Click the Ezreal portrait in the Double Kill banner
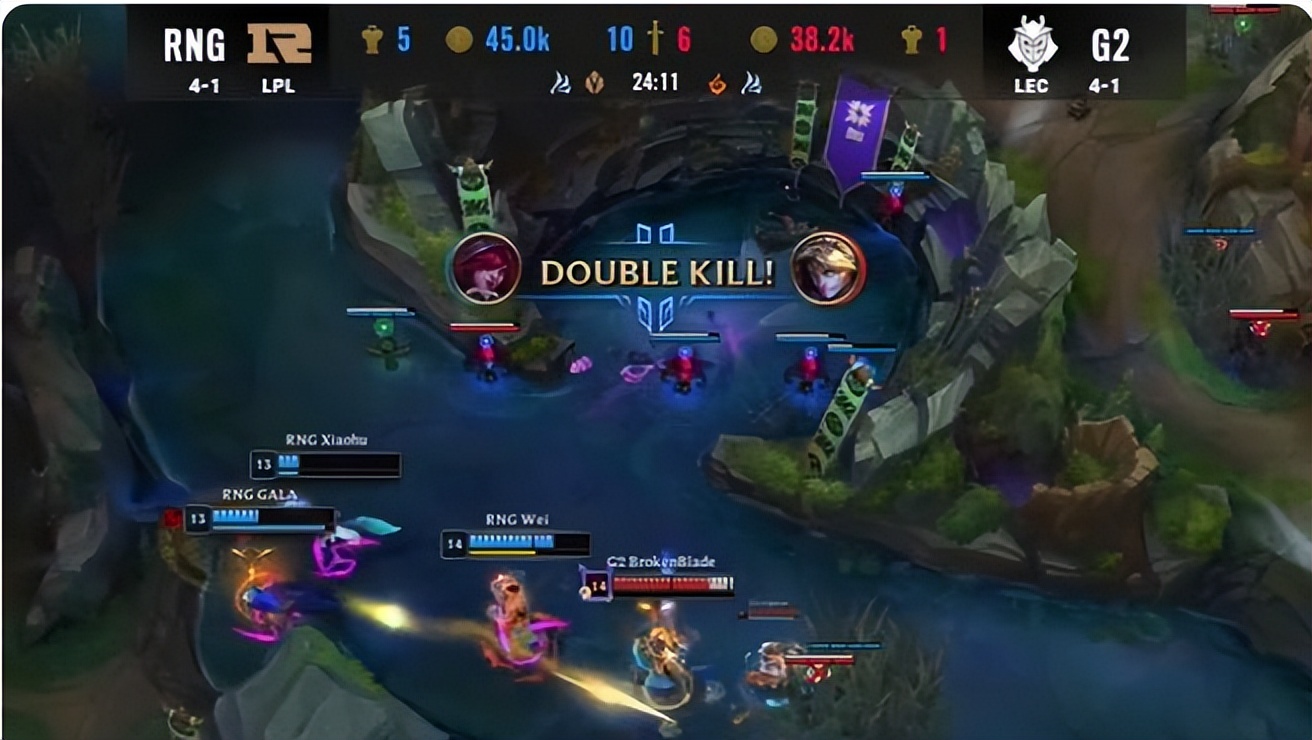This screenshot has height=740, width=1312. pos(826,272)
